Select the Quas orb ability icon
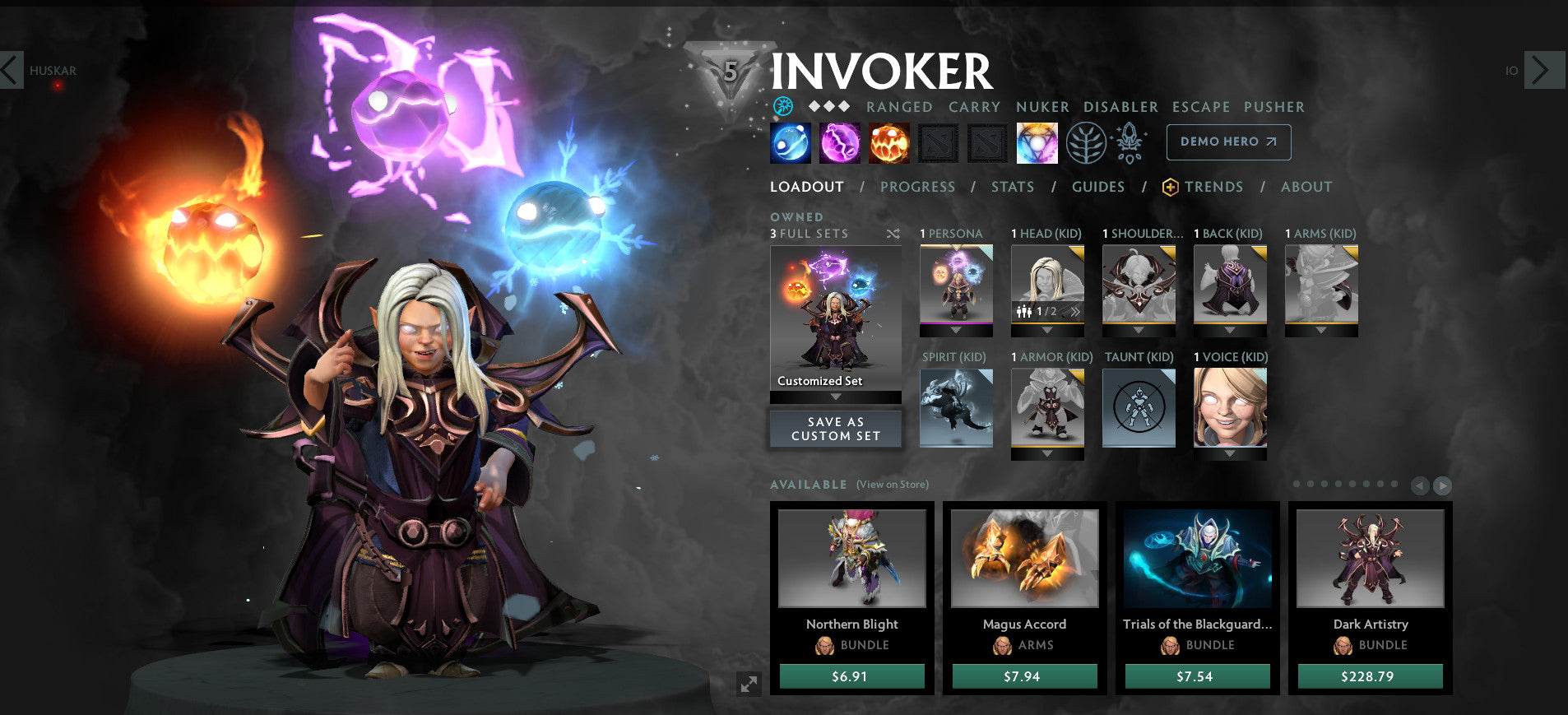The width and height of the screenshot is (1568, 715). click(791, 142)
